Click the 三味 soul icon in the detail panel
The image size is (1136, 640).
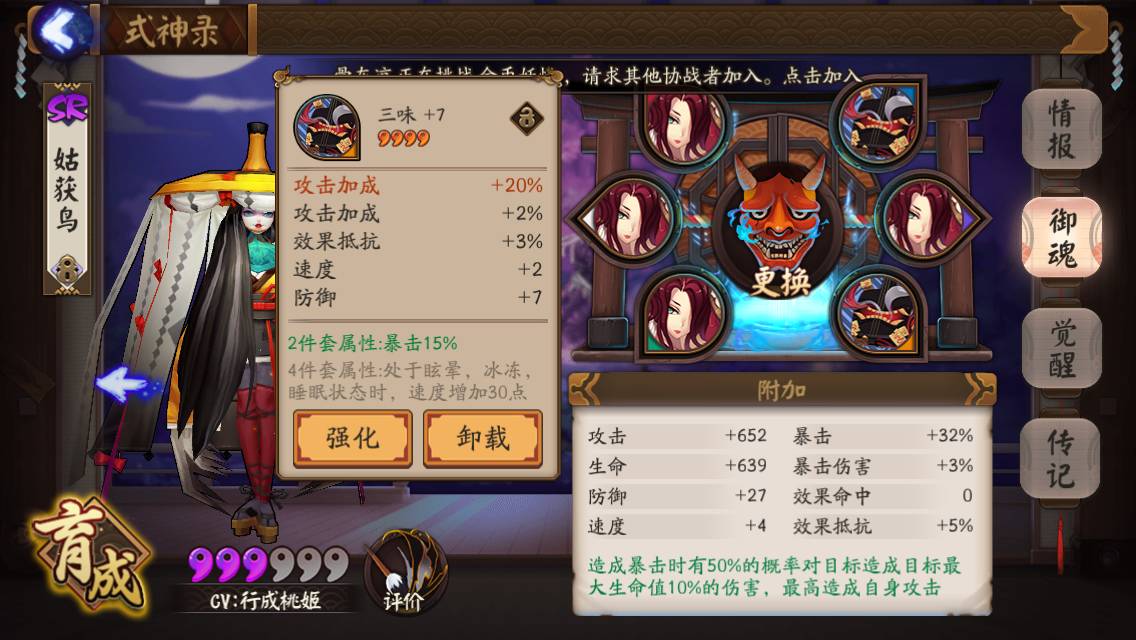326,126
